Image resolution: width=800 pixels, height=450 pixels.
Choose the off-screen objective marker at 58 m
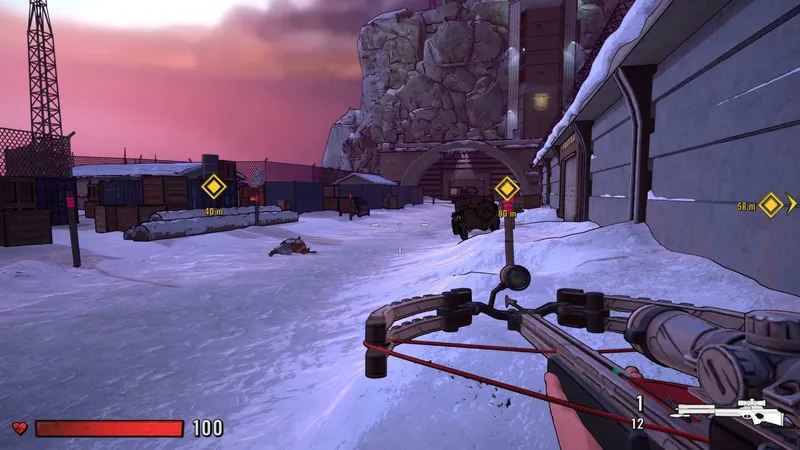pyautogui.click(x=771, y=204)
